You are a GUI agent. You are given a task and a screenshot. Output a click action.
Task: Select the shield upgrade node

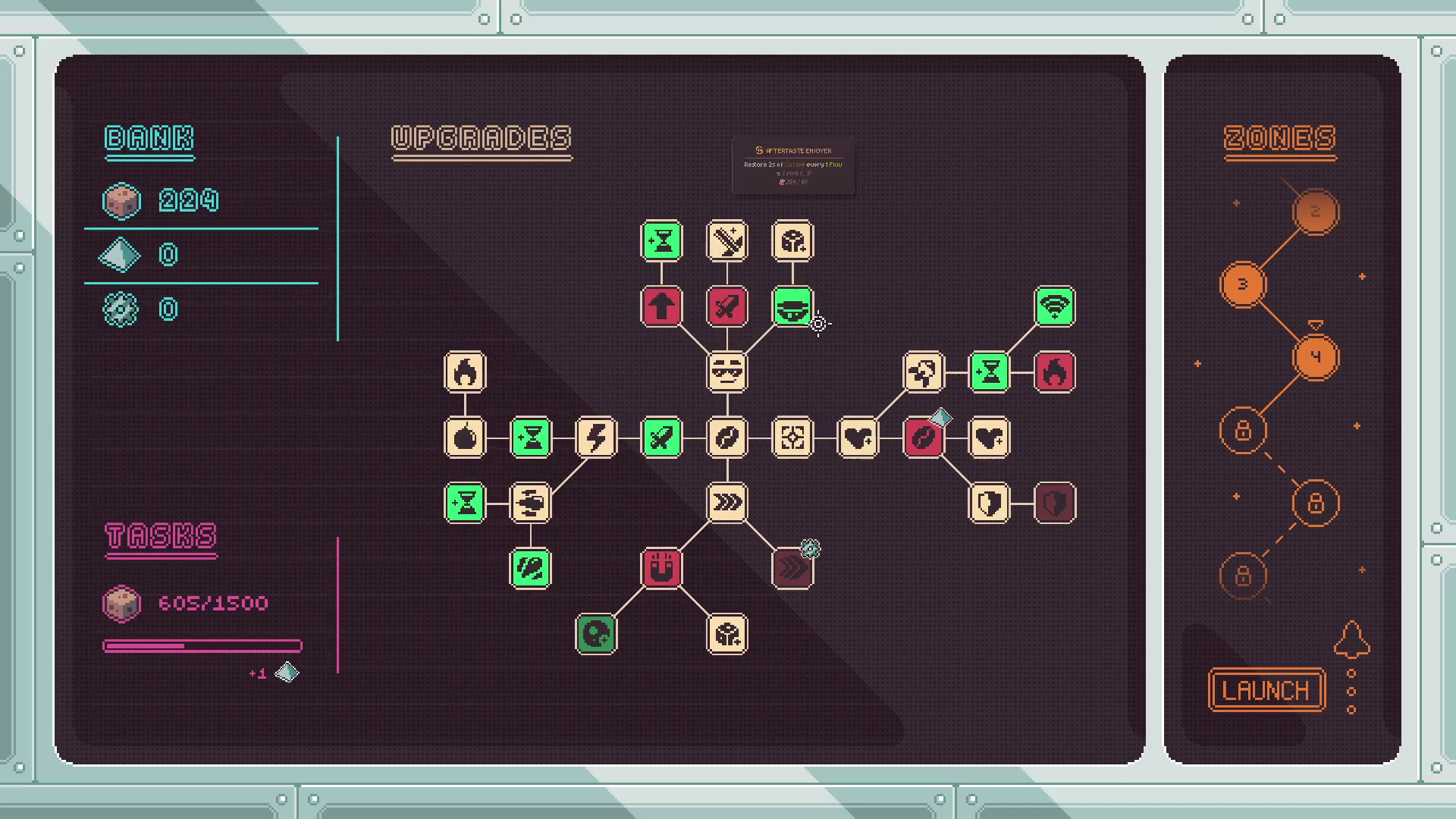[989, 502]
